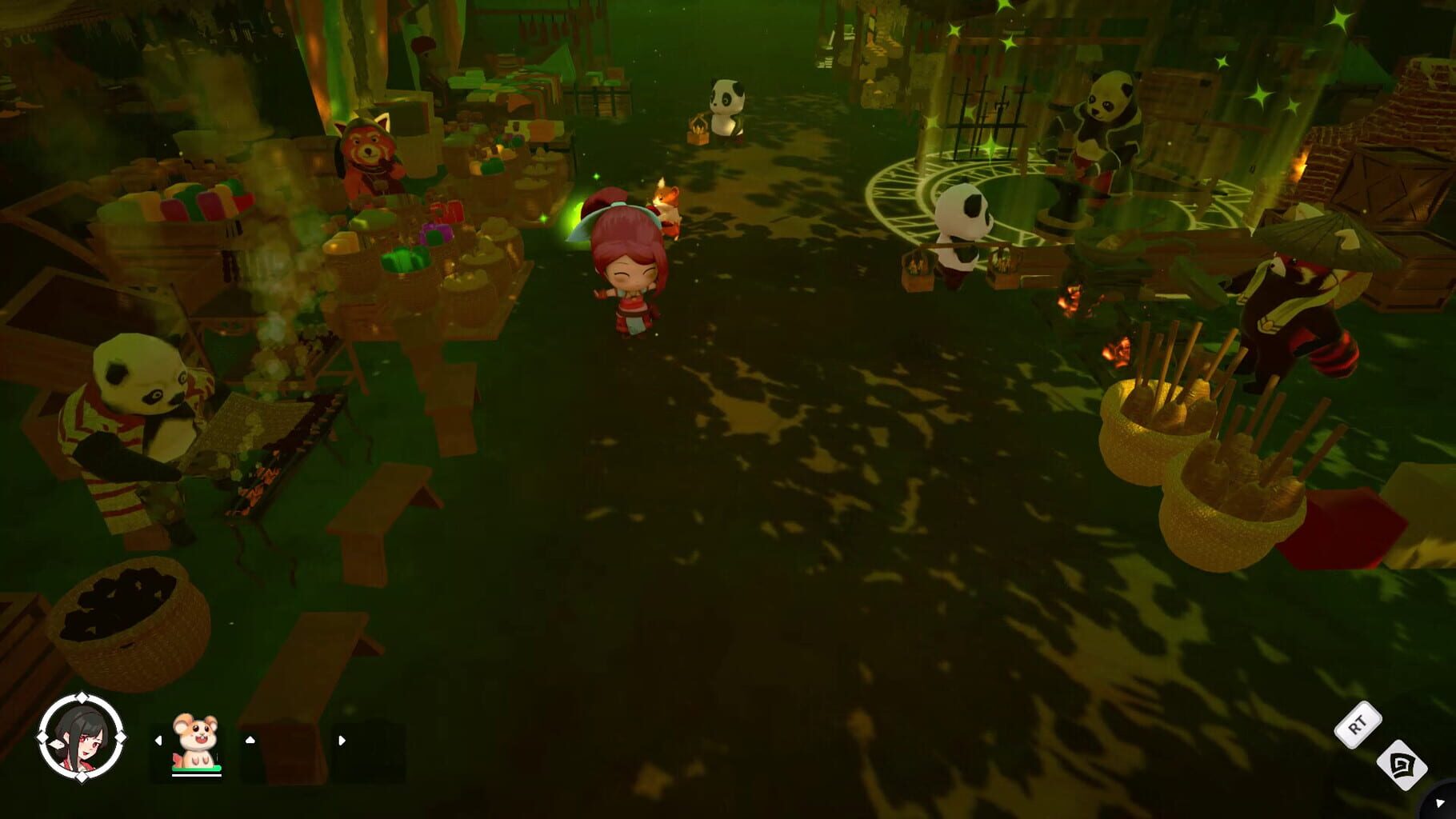Click the up arrow in the middle hotbar slot
This screenshot has height=819, width=1456.
point(250,741)
